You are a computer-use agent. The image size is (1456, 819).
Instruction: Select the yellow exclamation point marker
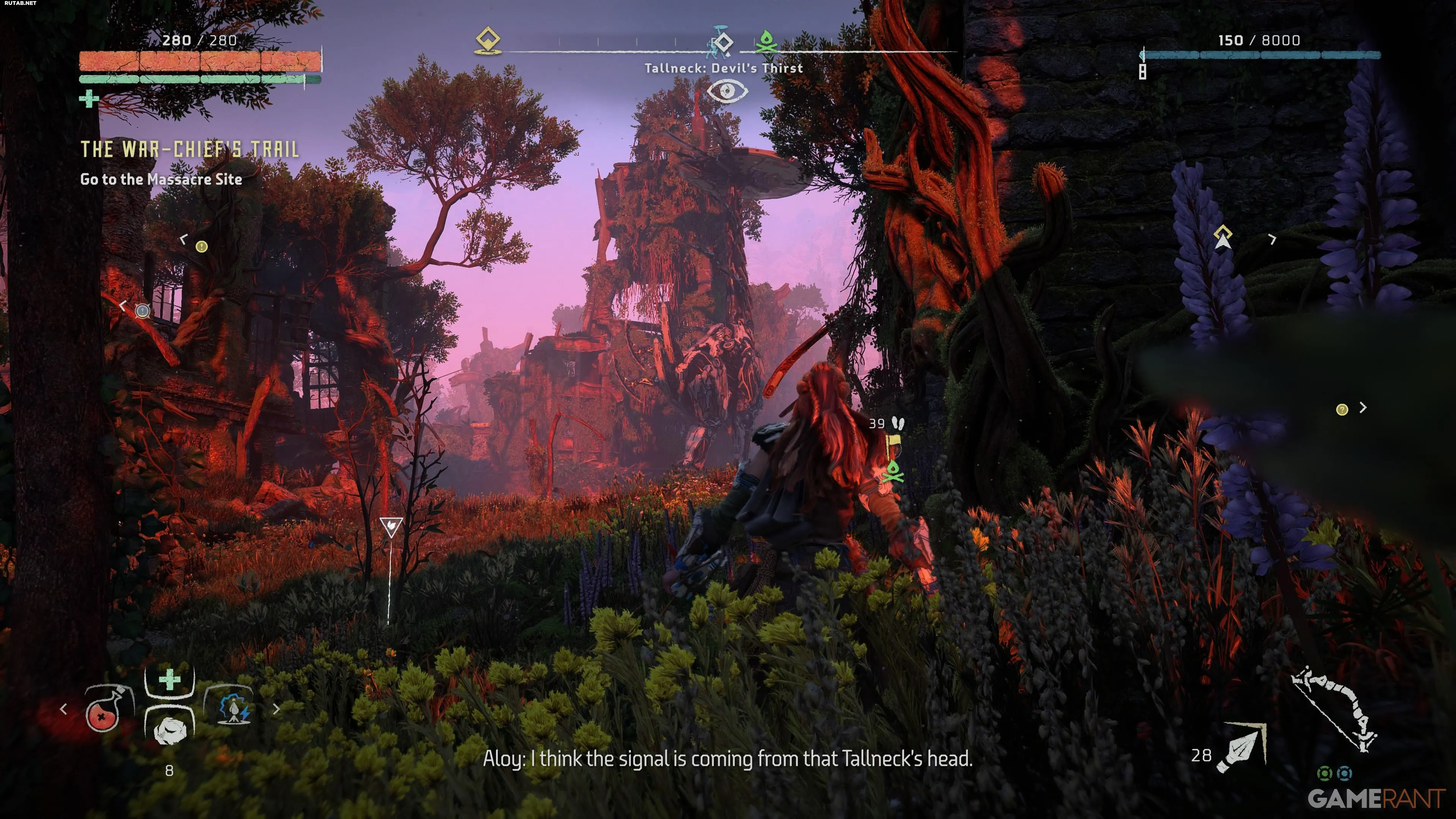click(x=201, y=246)
